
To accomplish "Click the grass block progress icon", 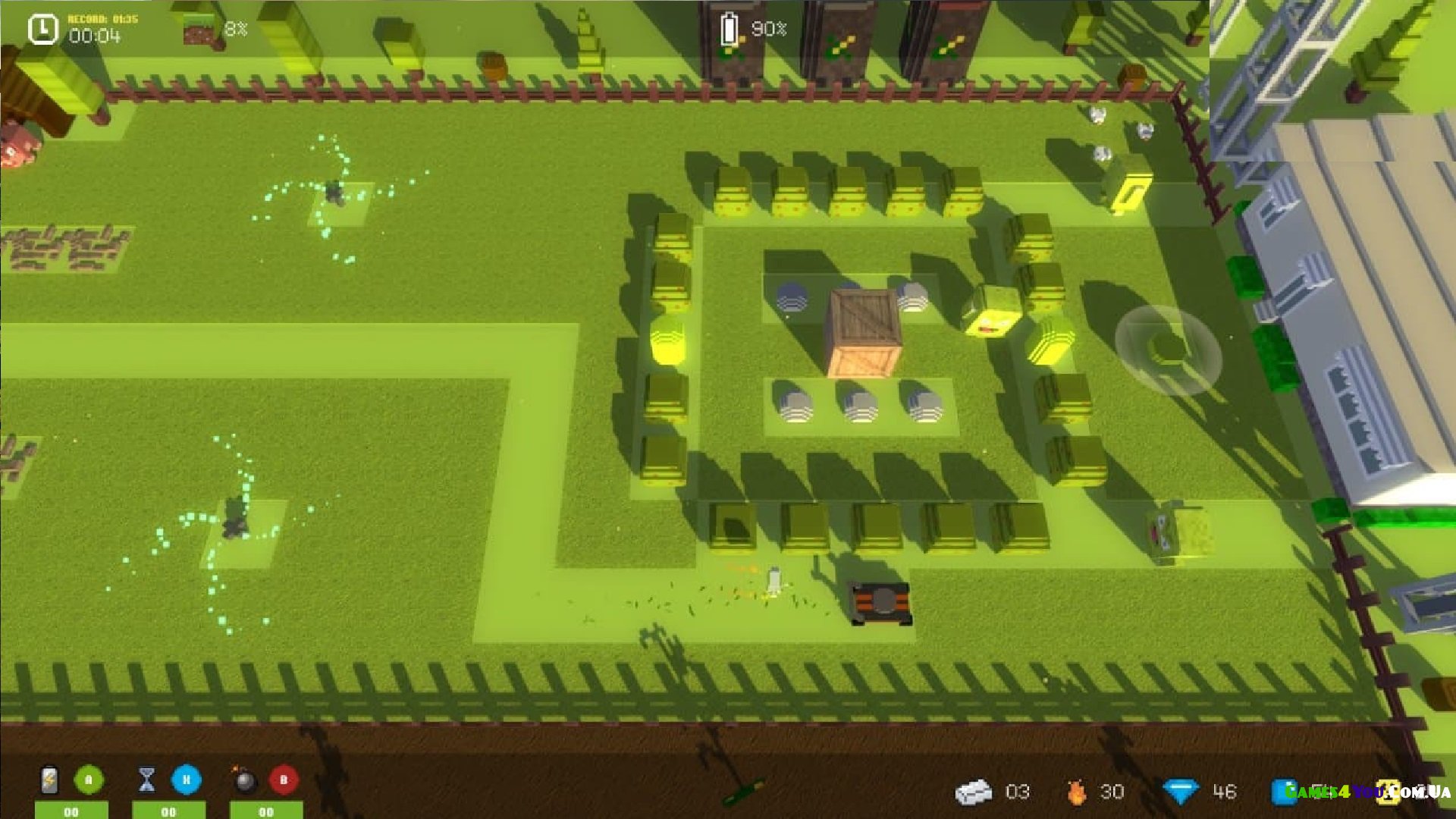I will click(x=202, y=30).
